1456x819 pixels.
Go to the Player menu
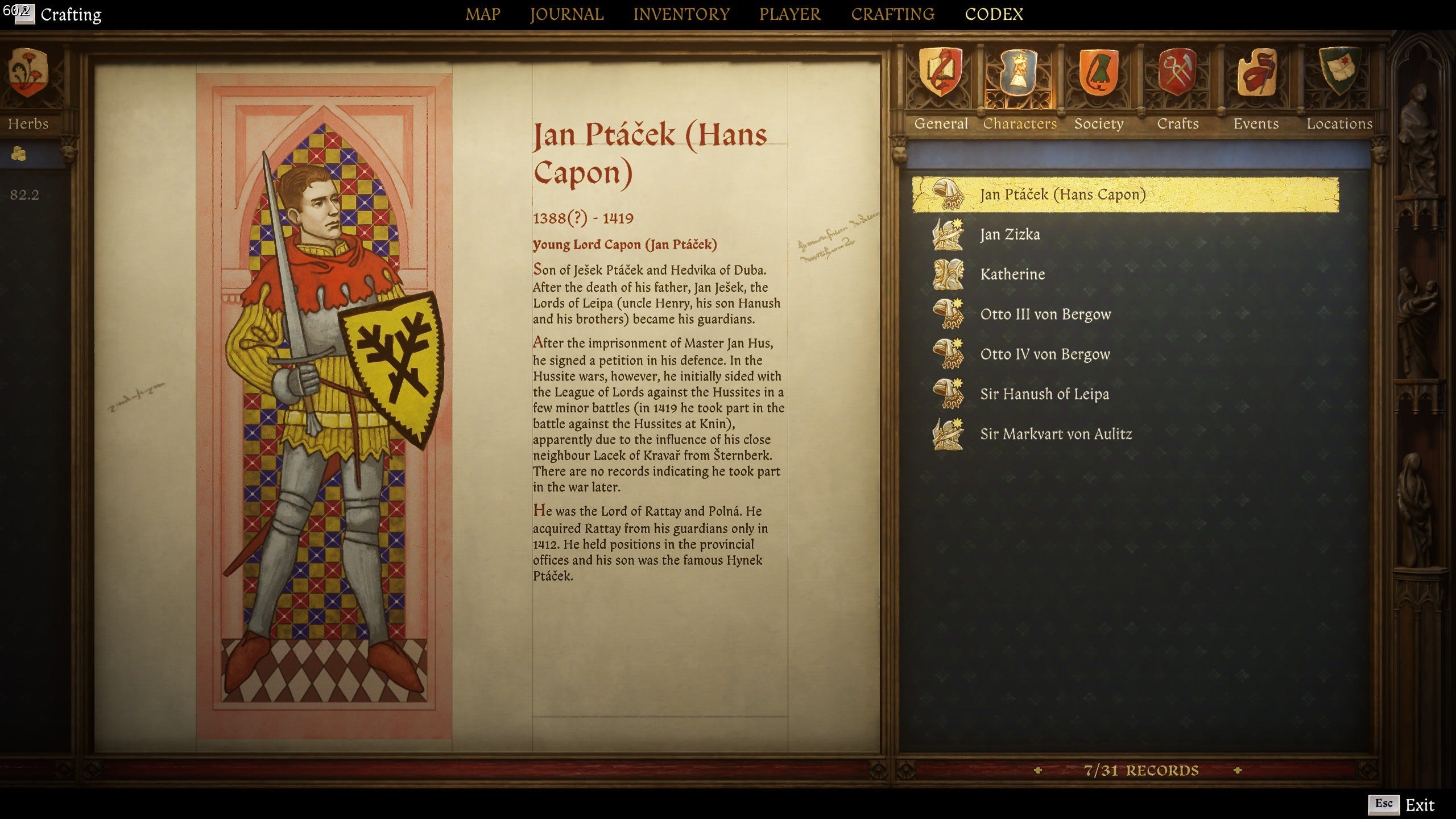pos(790,14)
